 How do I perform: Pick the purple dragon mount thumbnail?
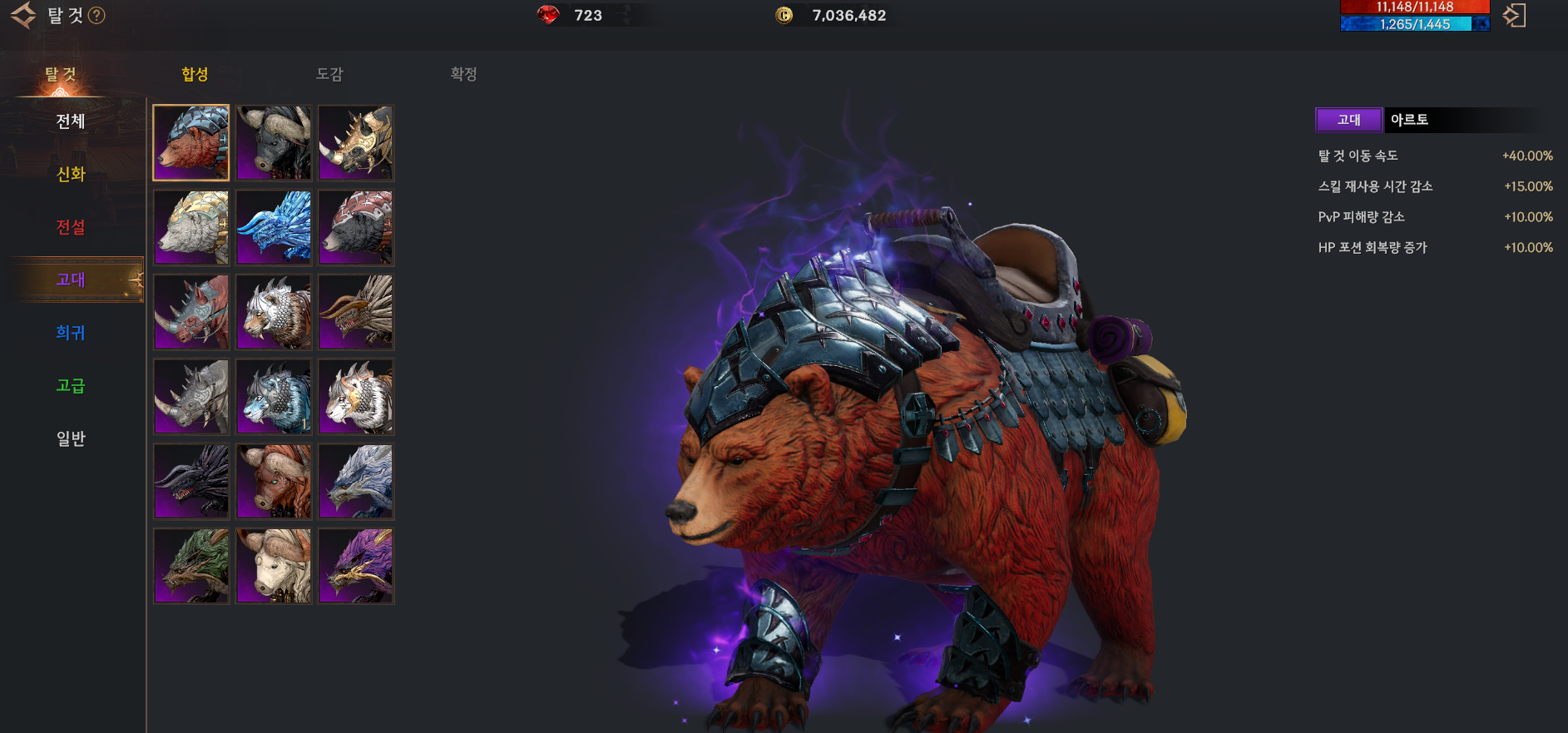coord(356,566)
